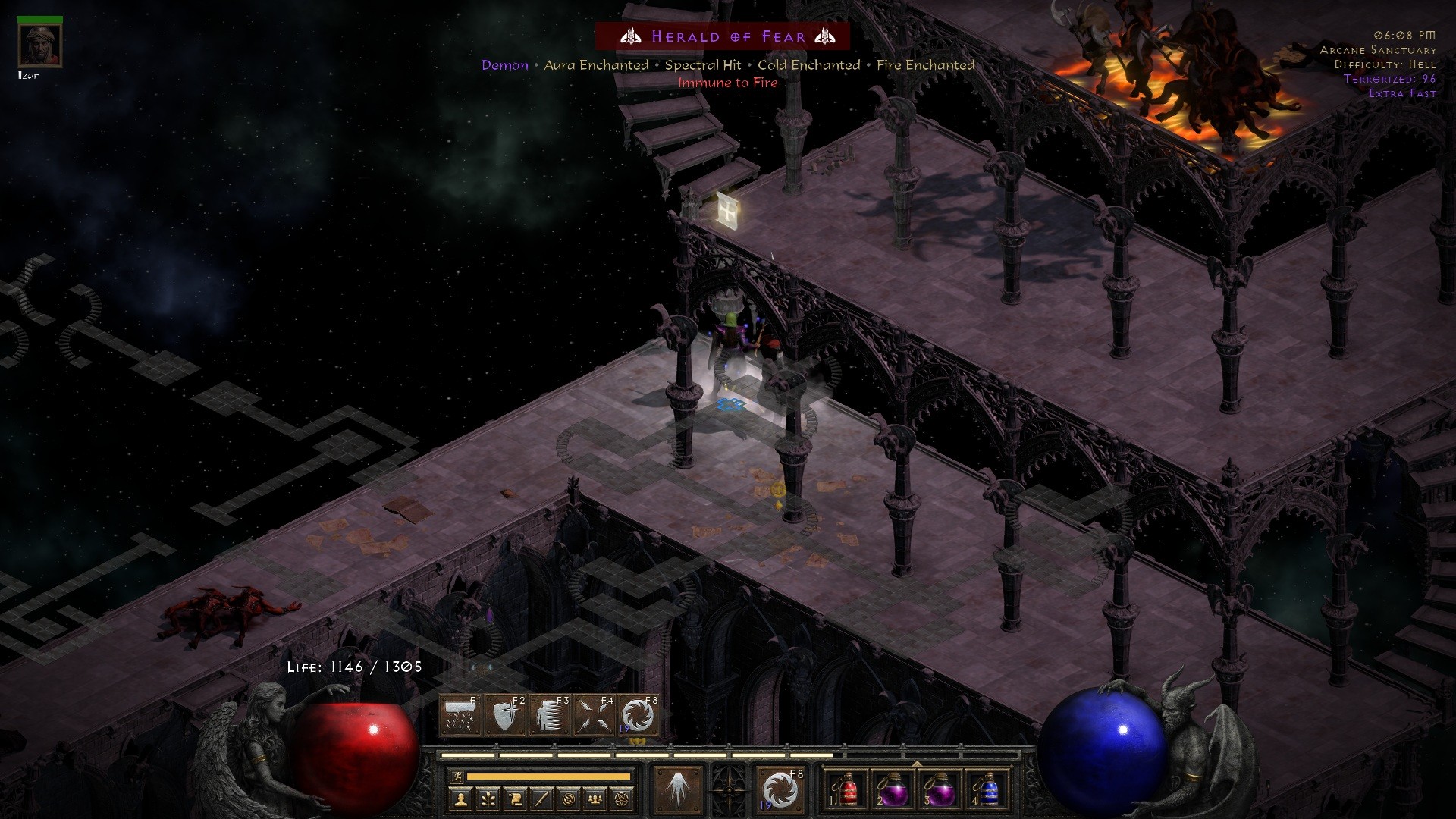The height and width of the screenshot is (819, 1456).
Task: Select the nova skill assigned to F4
Action: point(593,714)
